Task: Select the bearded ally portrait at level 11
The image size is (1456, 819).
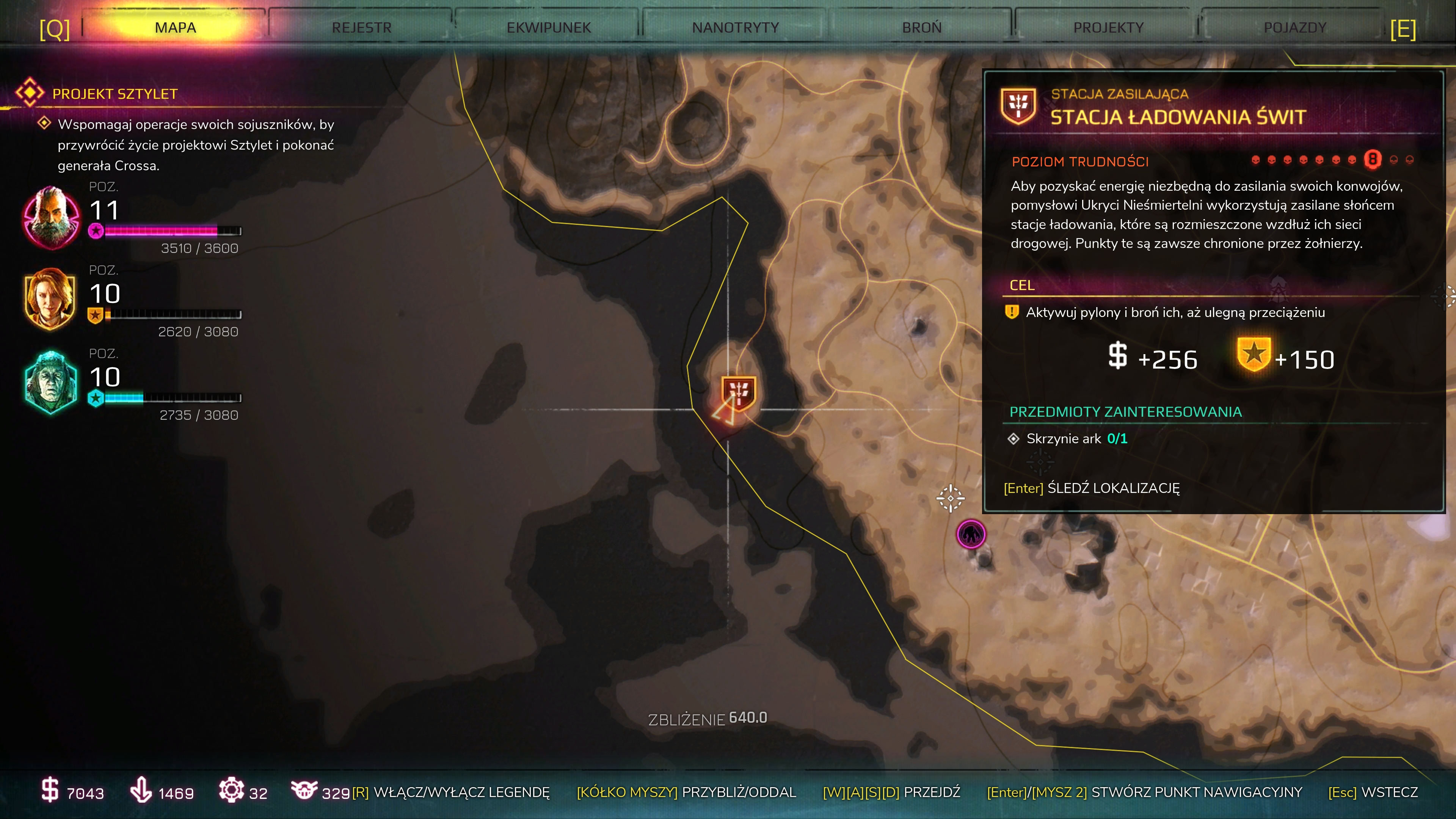Action: pos(51,218)
